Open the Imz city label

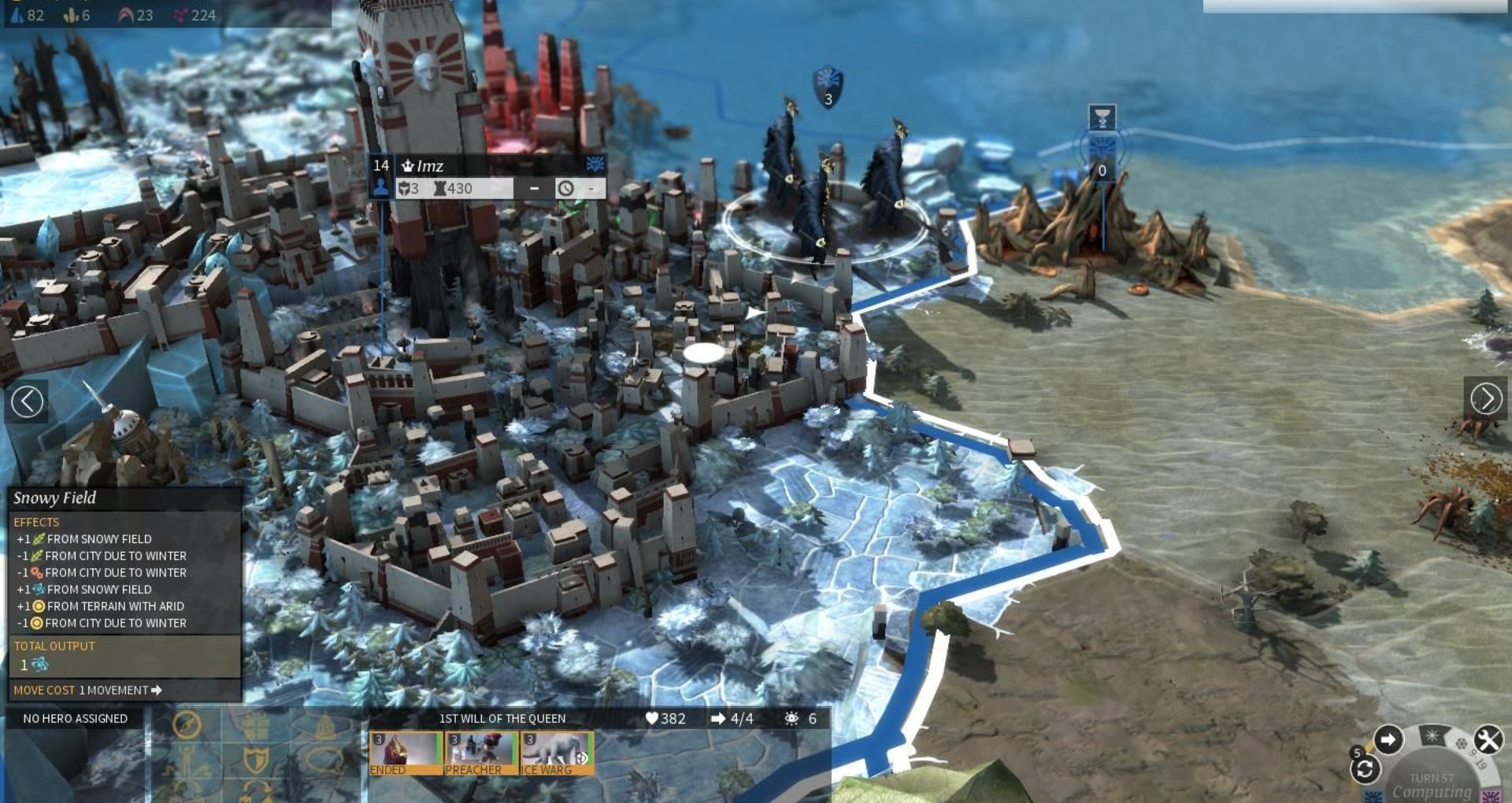[429, 166]
